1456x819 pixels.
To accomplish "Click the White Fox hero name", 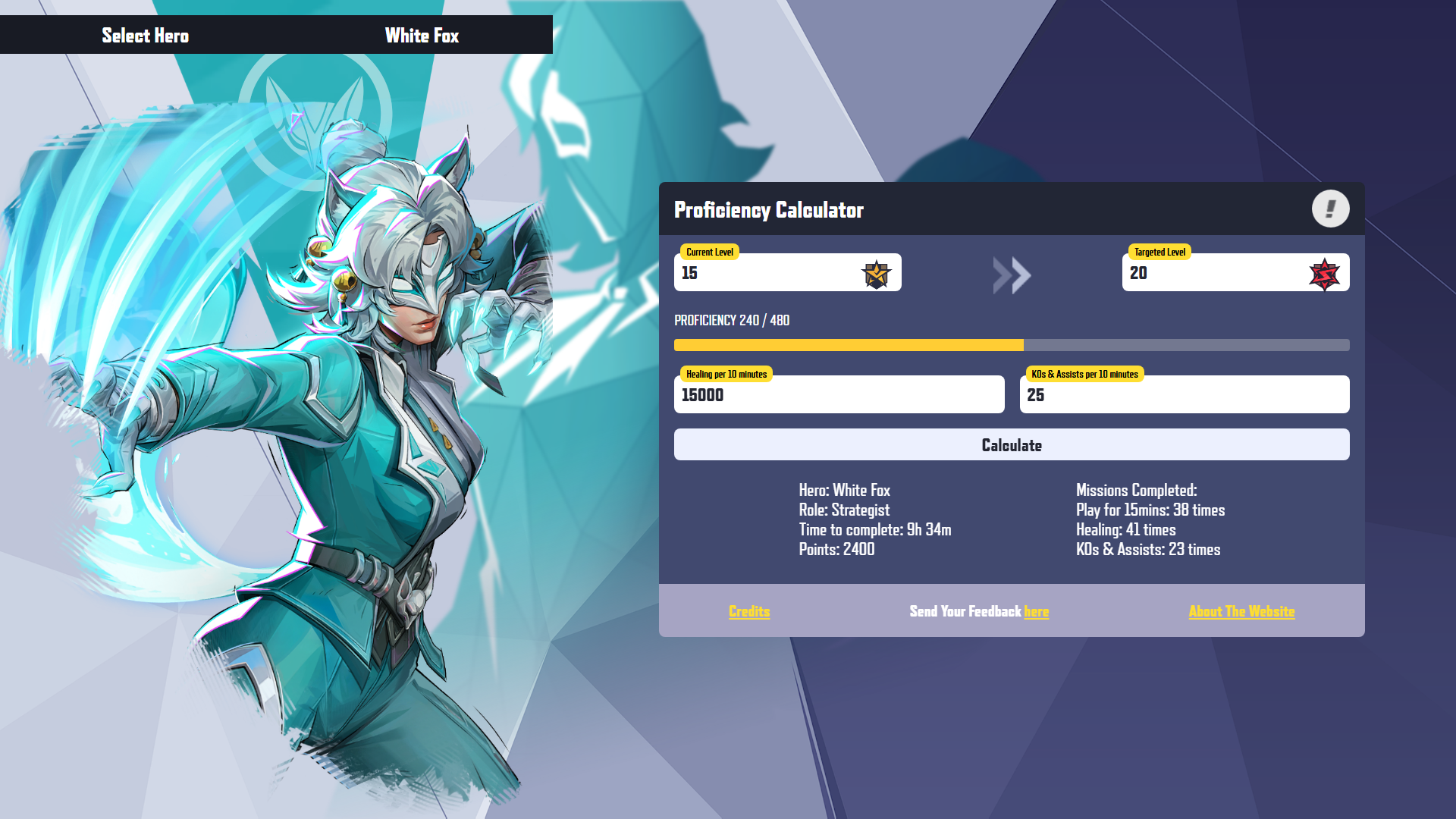I will coord(422,36).
